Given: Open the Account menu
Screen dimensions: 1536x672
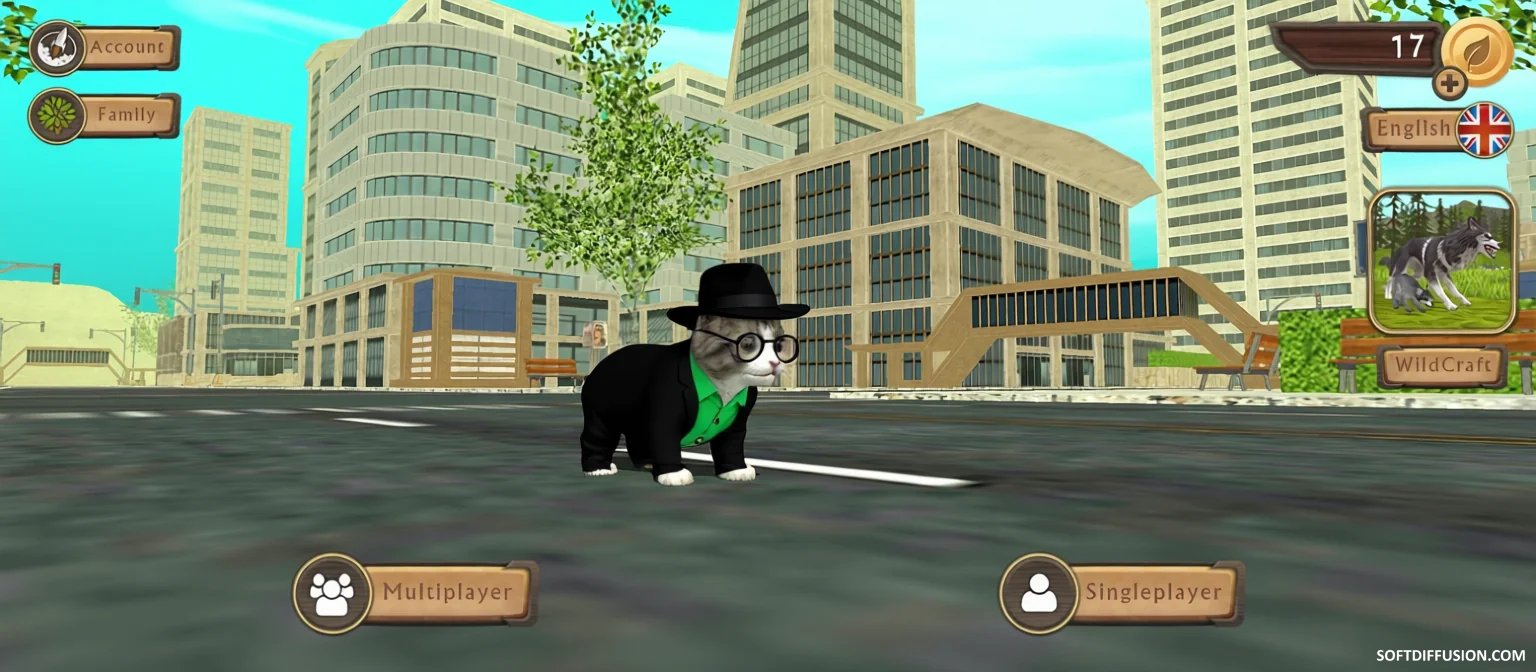Looking at the screenshot, I should [105, 48].
